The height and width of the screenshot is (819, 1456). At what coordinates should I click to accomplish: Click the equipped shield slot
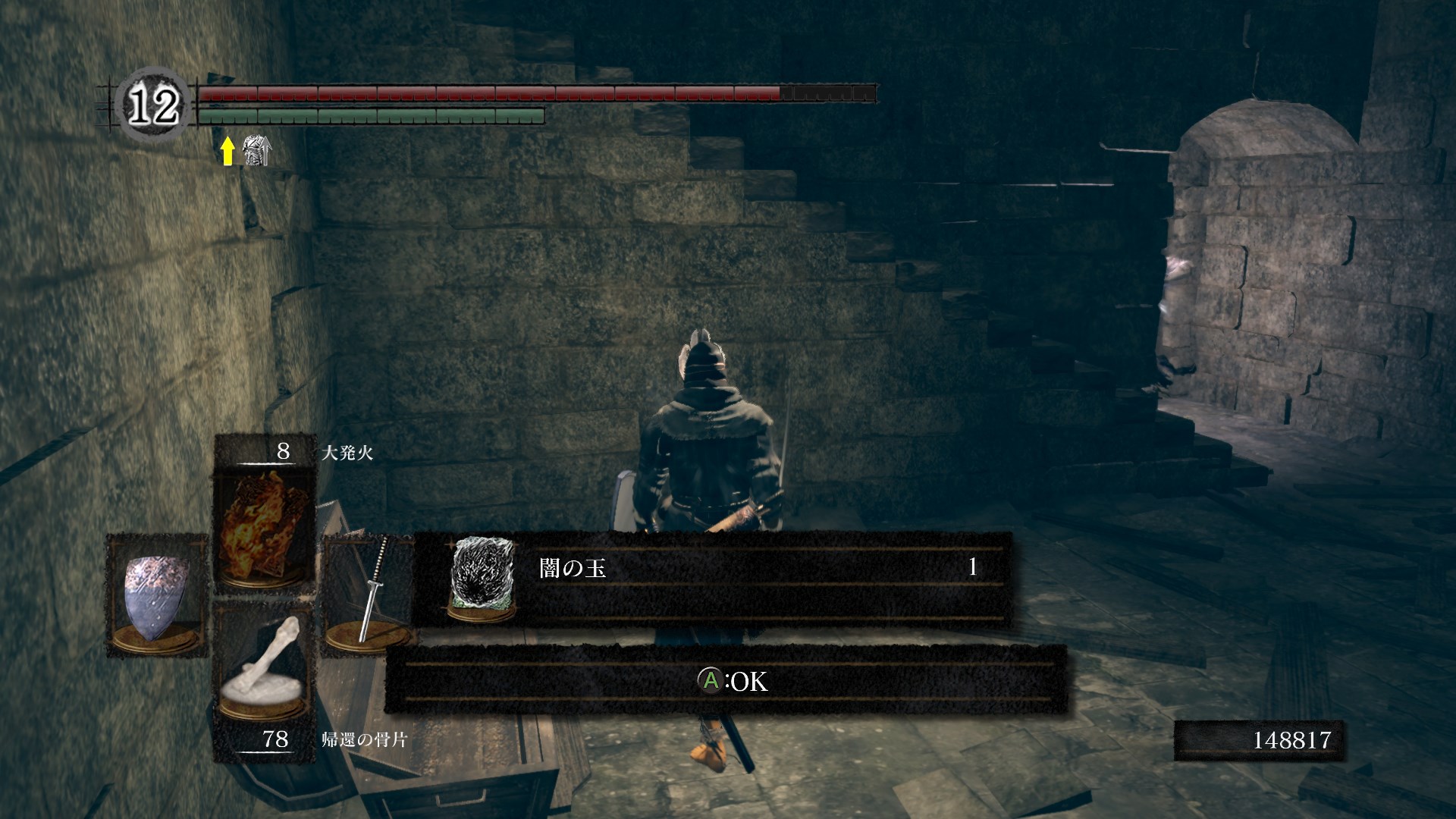click(x=156, y=595)
